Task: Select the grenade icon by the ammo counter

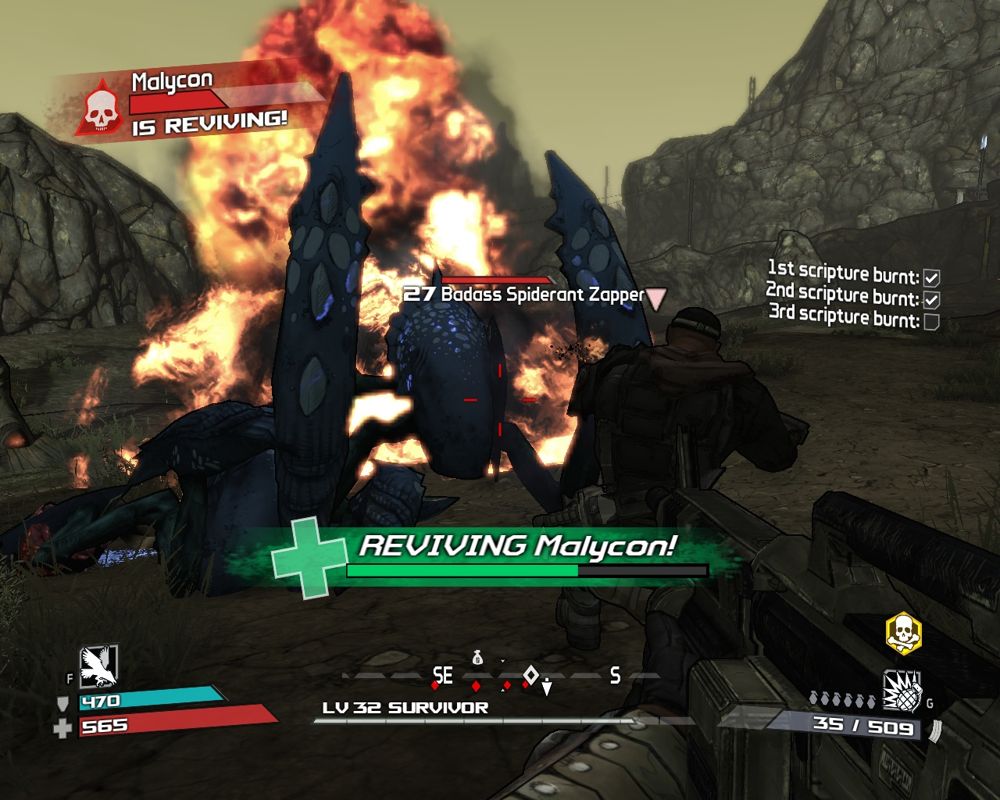Action: 901,691
